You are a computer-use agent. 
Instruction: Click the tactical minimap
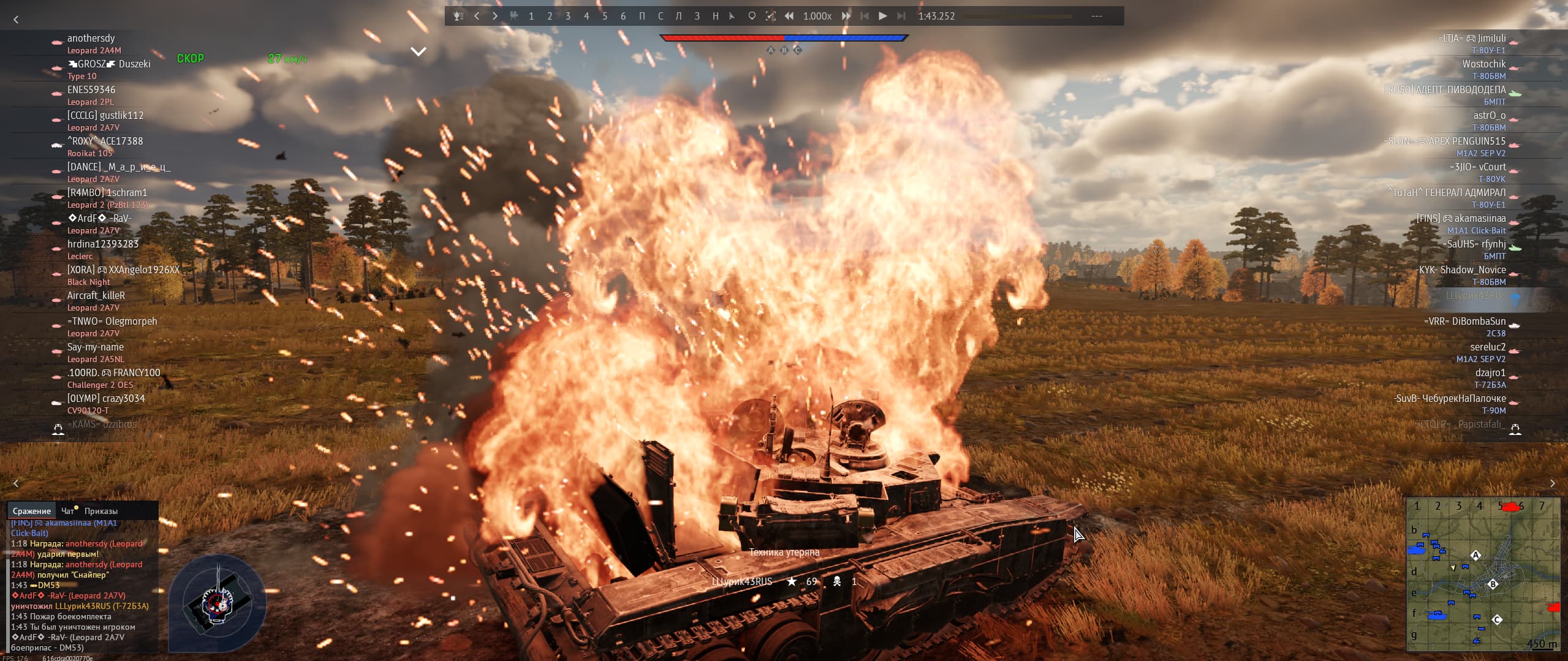point(1483,575)
